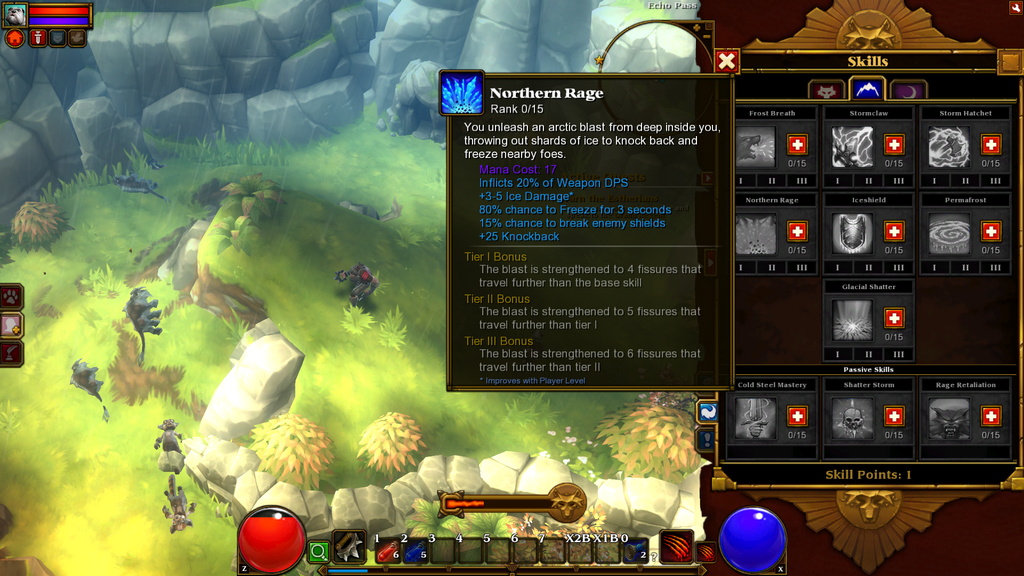Open the crescent moon skill tab
This screenshot has height=576, width=1024.
[x=908, y=91]
